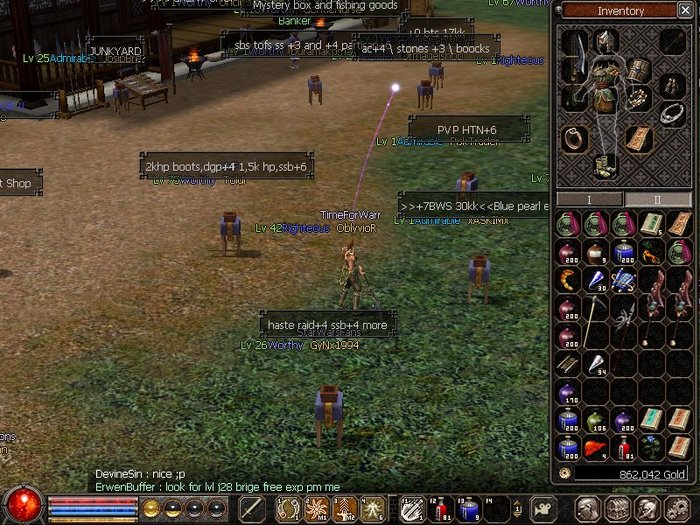Viewport: 700px width, 525px height.
Task: Select the equipped sword weapon slot
Action: [575, 58]
